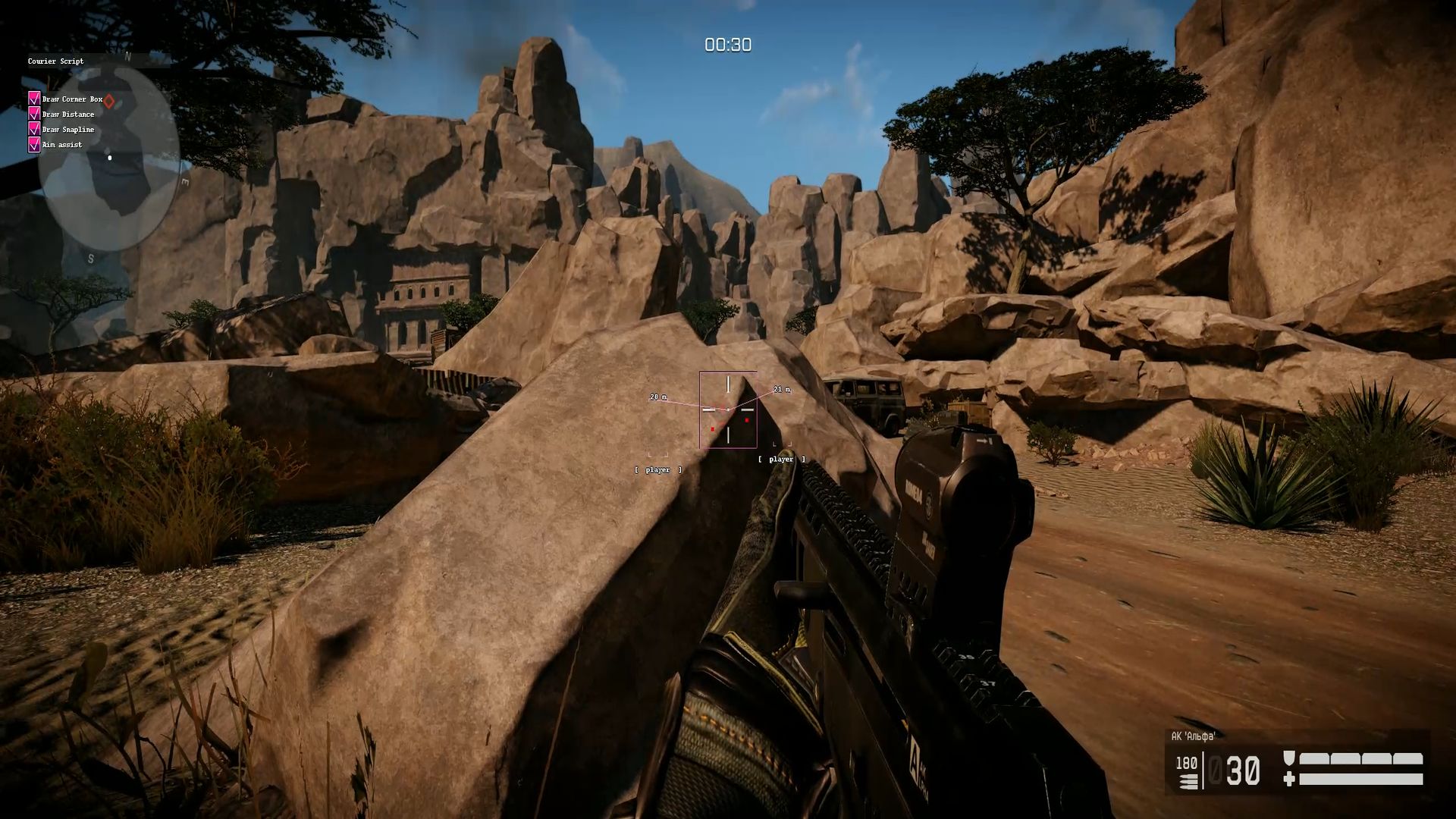Screen dimensions: 1456x819
Task: Click the health cross icon near armor bars
Action: (1289, 780)
